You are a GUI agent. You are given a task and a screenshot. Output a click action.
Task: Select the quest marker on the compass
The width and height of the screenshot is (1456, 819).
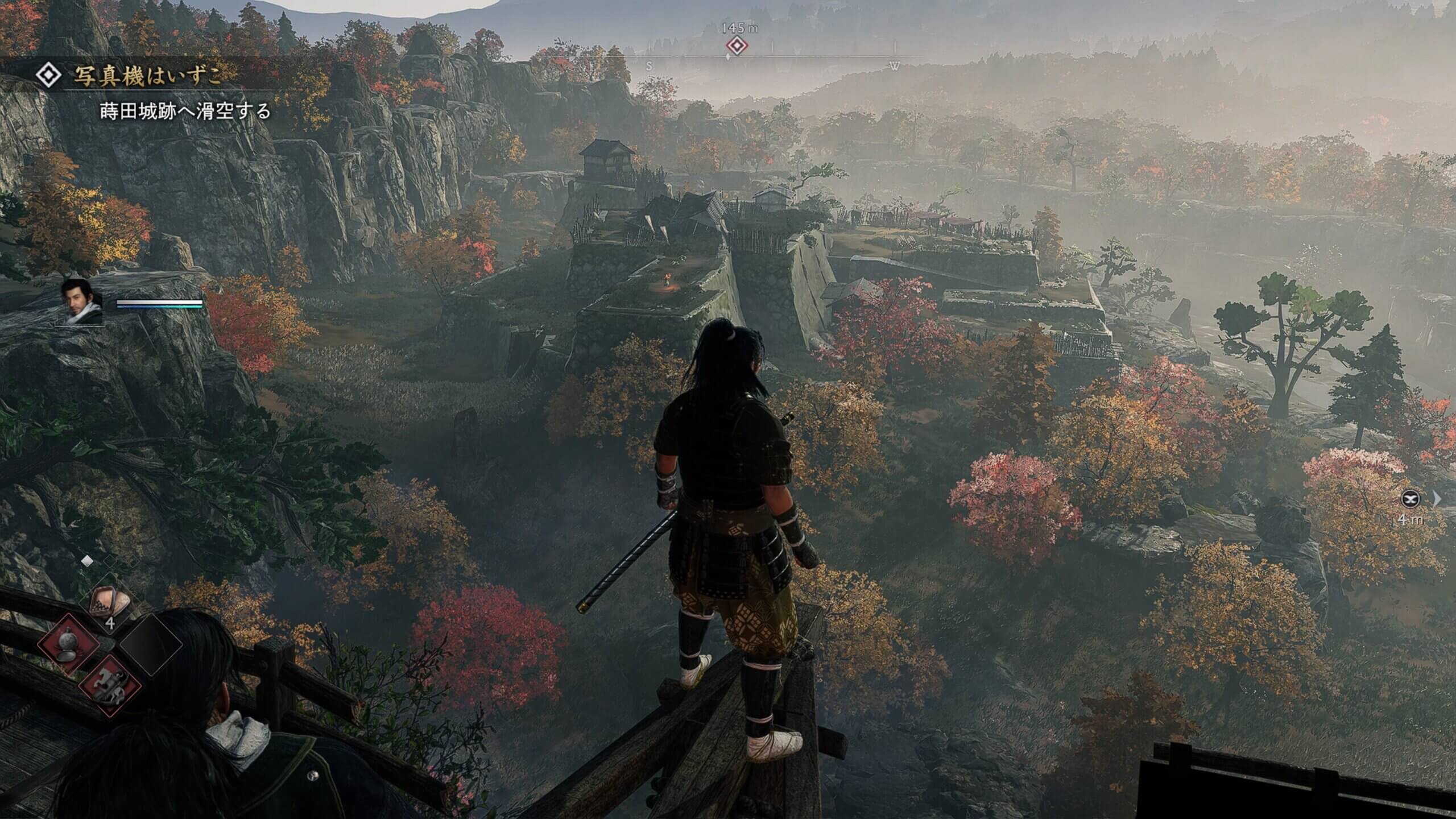[736, 46]
